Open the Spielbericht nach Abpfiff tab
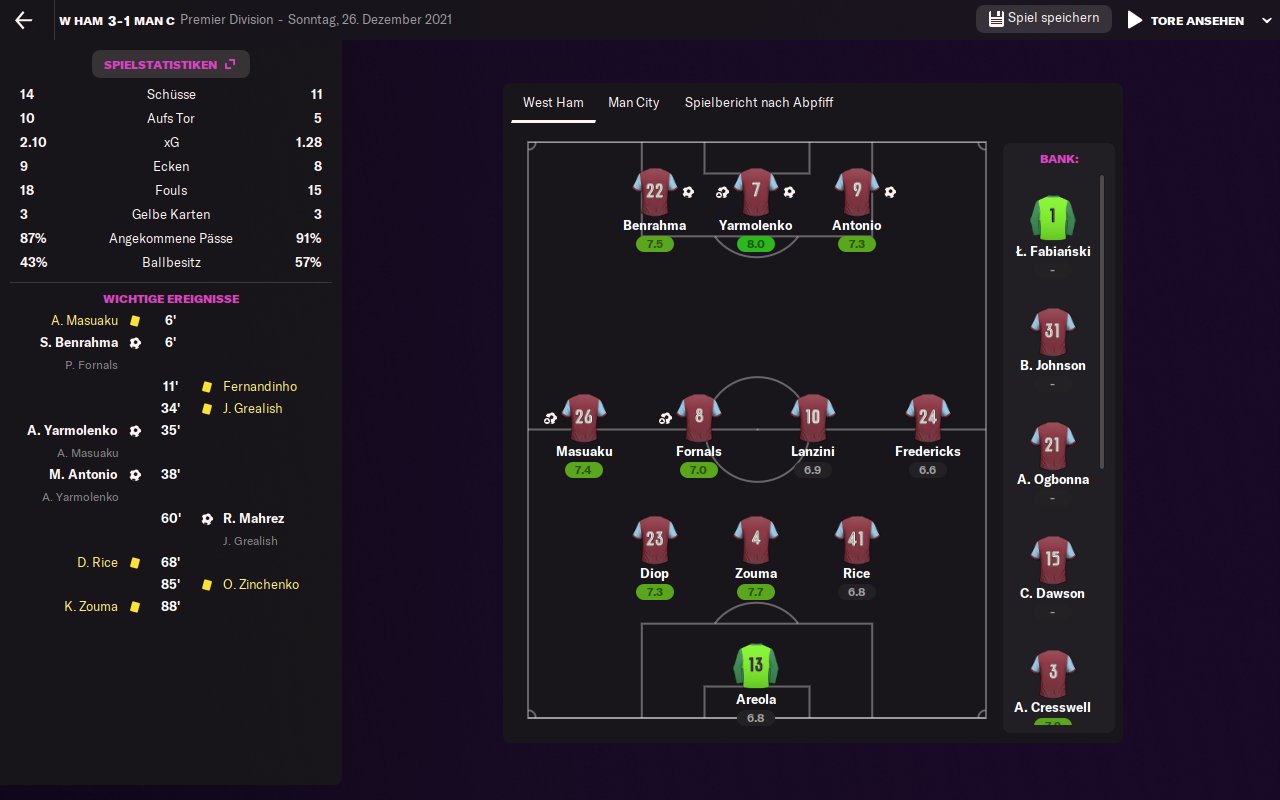The width and height of the screenshot is (1280, 800). point(758,103)
